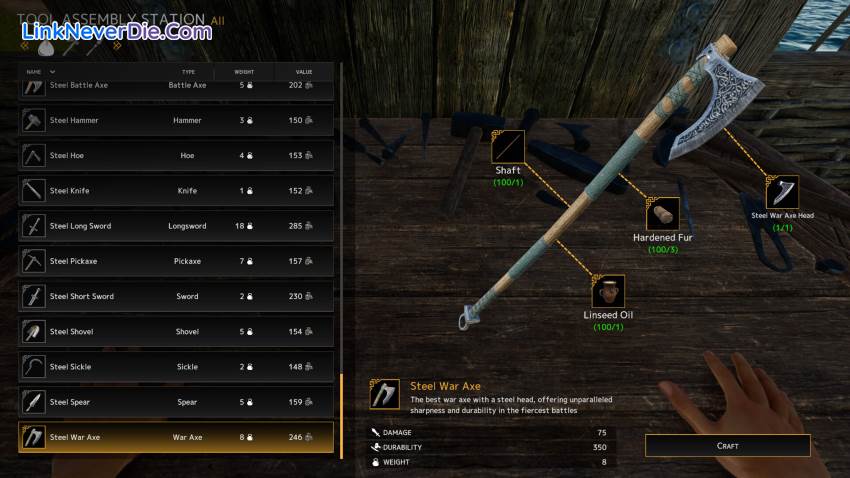This screenshot has width=850, height=478.
Task: Sort the list by Name column
Action: pos(35,72)
